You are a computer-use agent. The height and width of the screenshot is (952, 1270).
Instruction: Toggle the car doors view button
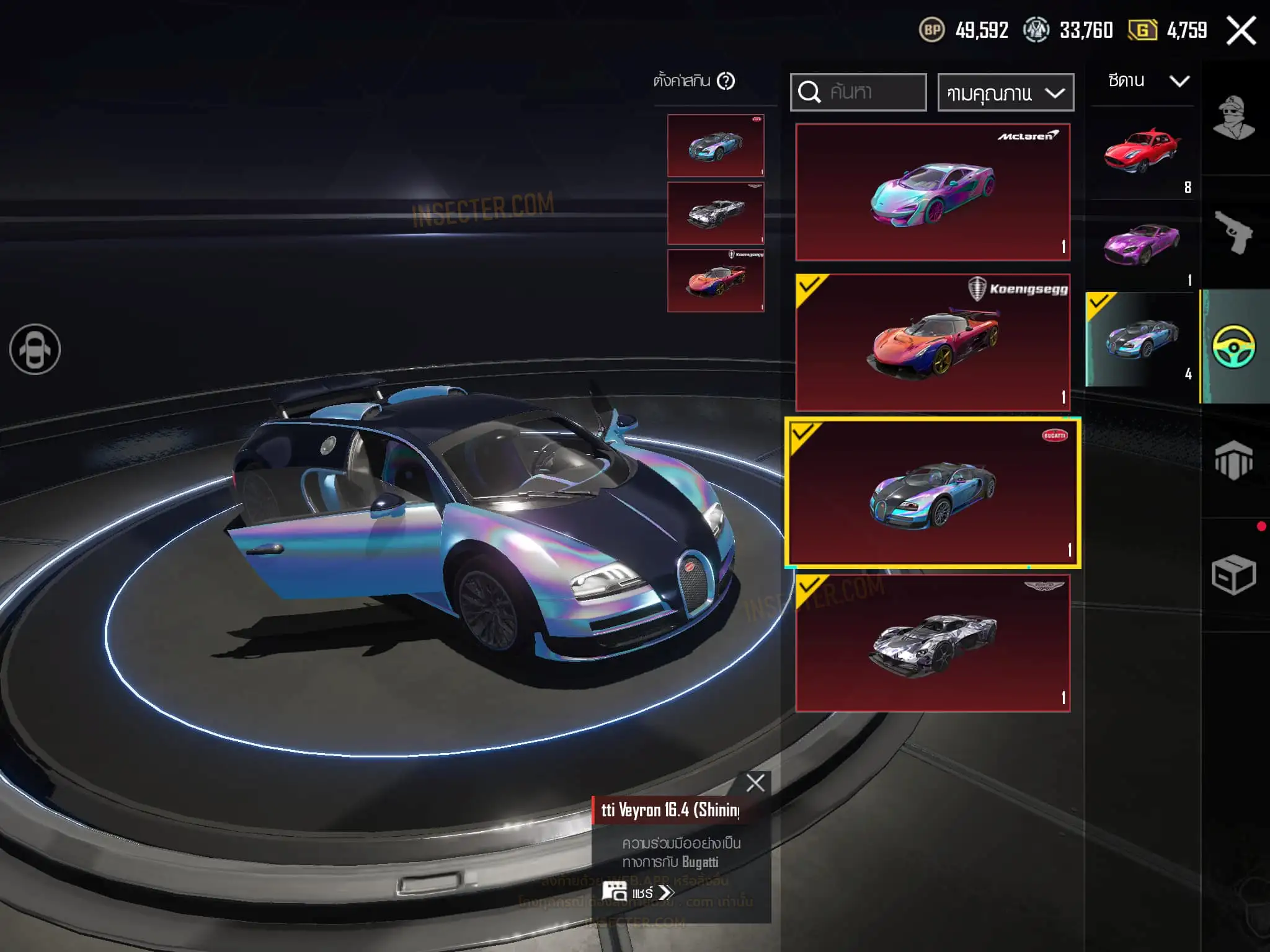tap(35, 350)
